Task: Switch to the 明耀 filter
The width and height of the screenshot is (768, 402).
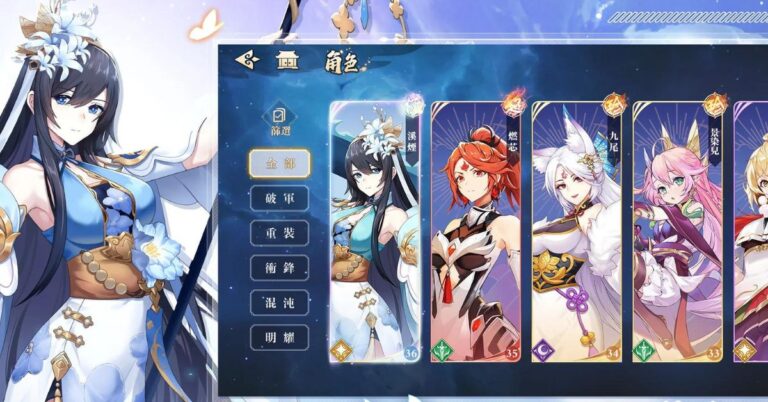Action: [x=279, y=337]
